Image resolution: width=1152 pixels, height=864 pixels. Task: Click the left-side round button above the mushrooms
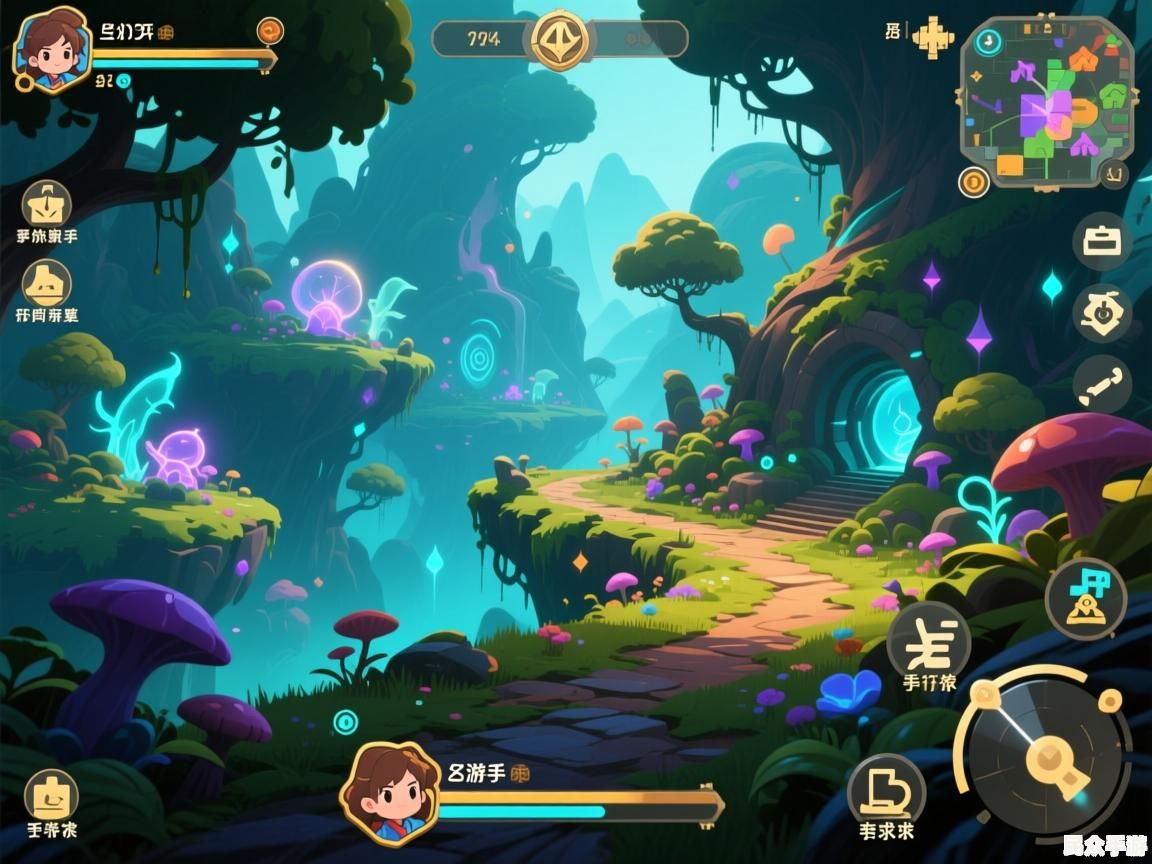click(47, 283)
